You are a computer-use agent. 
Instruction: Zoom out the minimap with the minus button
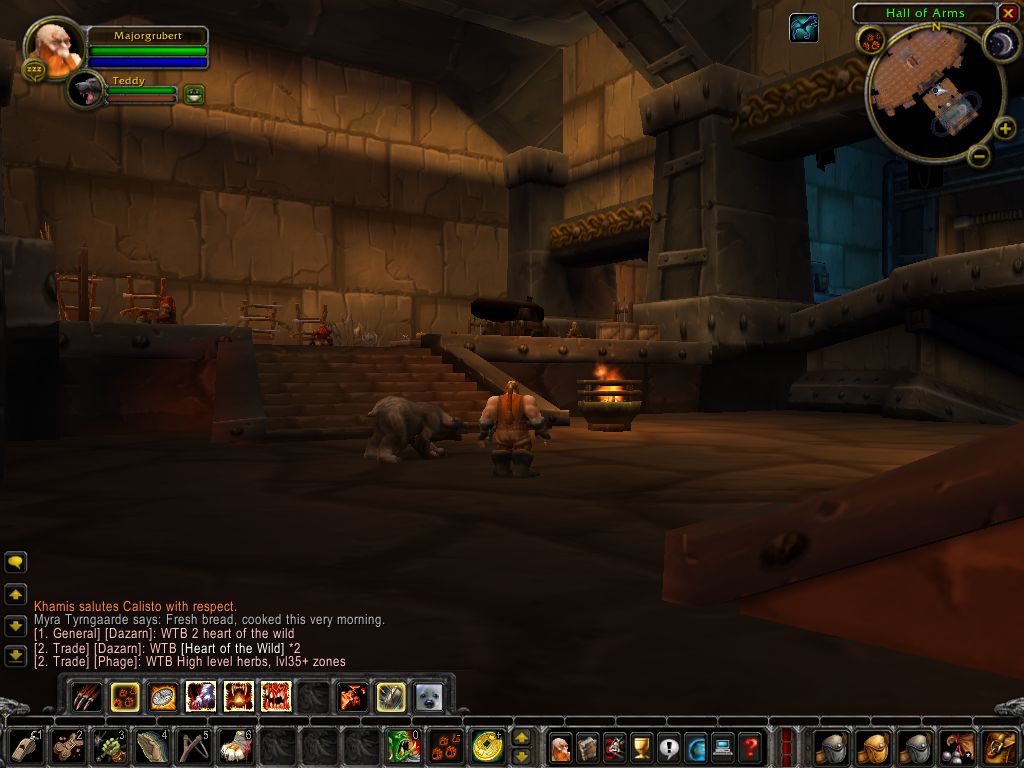coord(980,155)
